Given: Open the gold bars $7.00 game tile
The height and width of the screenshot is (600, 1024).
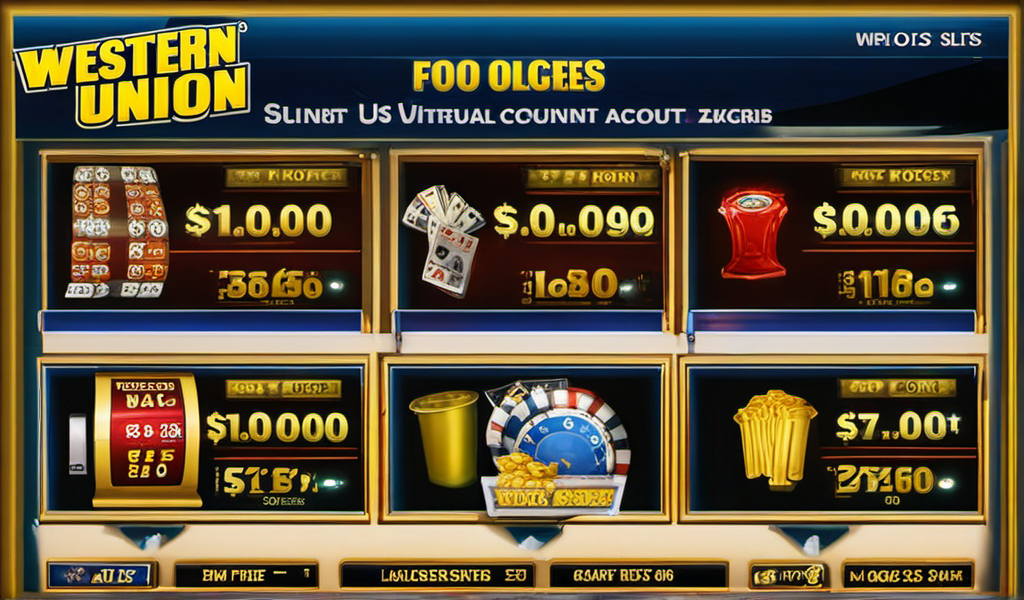Looking at the screenshot, I should click(x=831, y=441).
